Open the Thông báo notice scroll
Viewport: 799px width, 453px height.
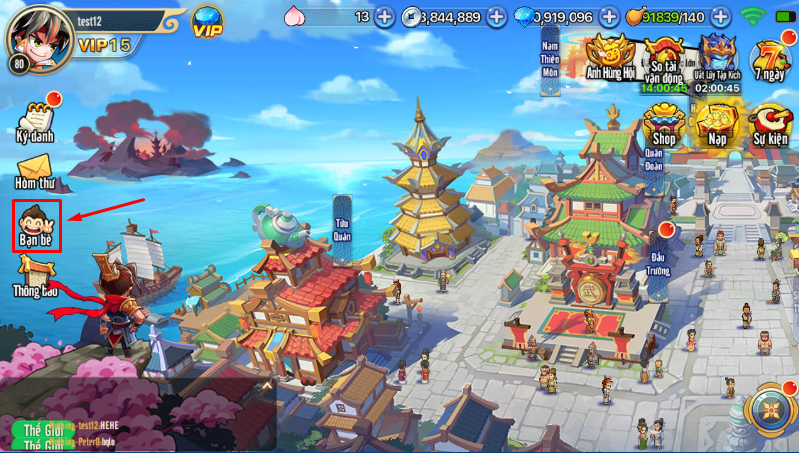click(35, 275)
